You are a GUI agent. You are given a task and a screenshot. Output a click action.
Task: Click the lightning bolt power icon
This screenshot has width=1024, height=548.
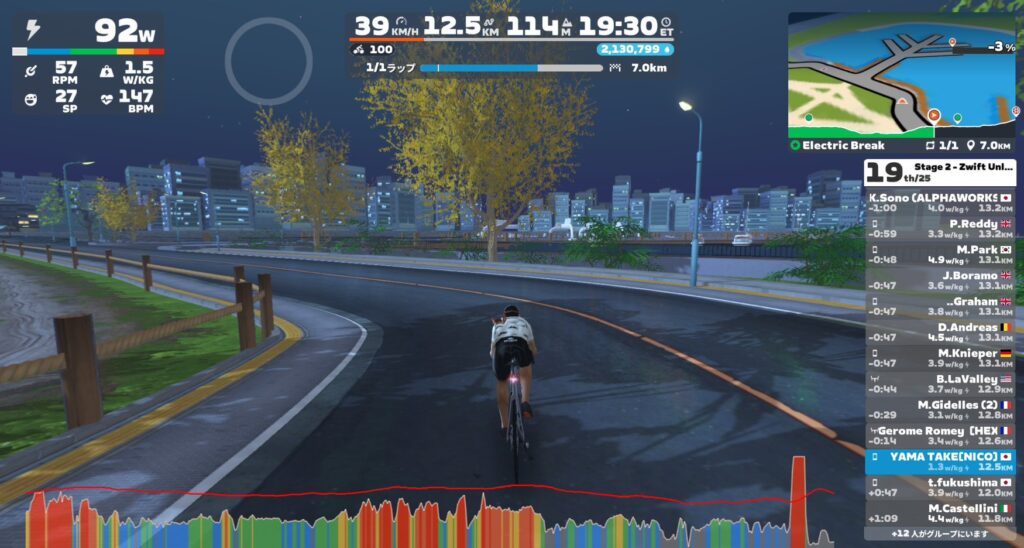pos(33,31)
